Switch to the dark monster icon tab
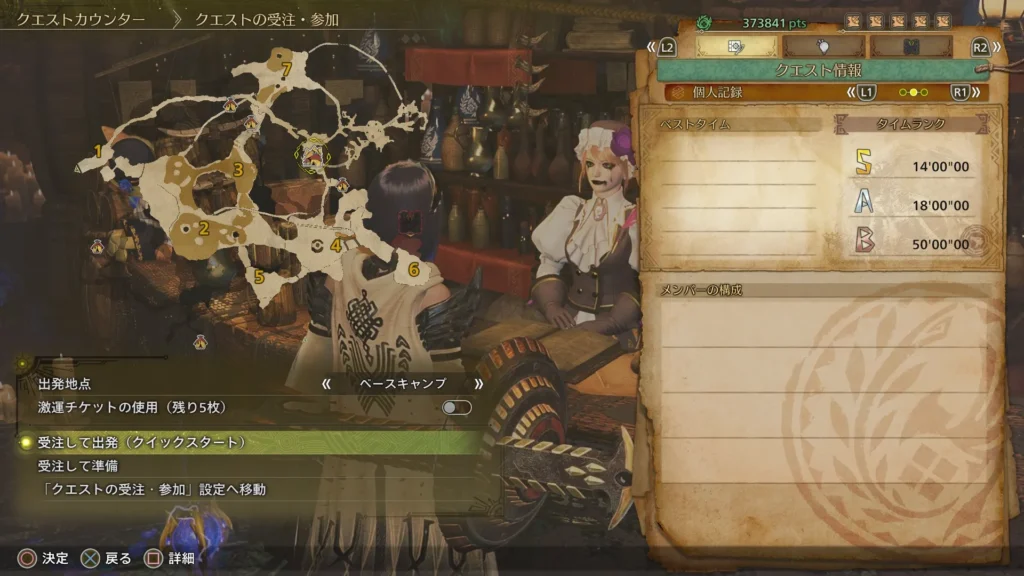Screen dimensions: 1024x576 (x=911, y=46)
